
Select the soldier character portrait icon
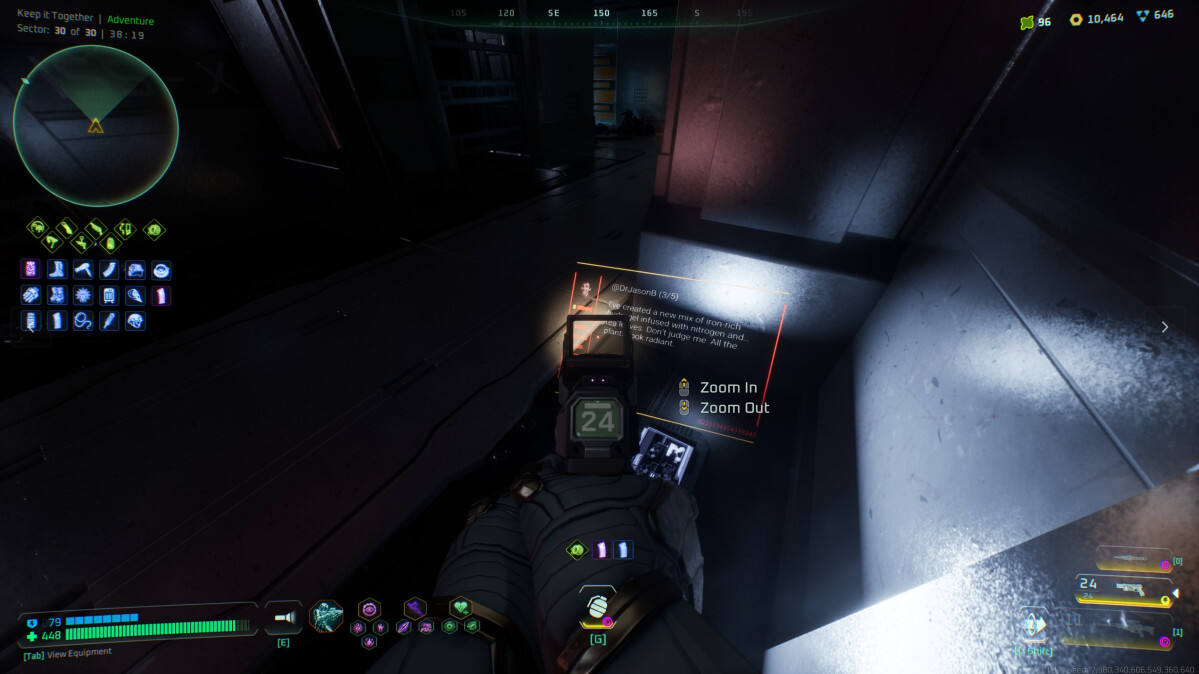pos(327,616)
